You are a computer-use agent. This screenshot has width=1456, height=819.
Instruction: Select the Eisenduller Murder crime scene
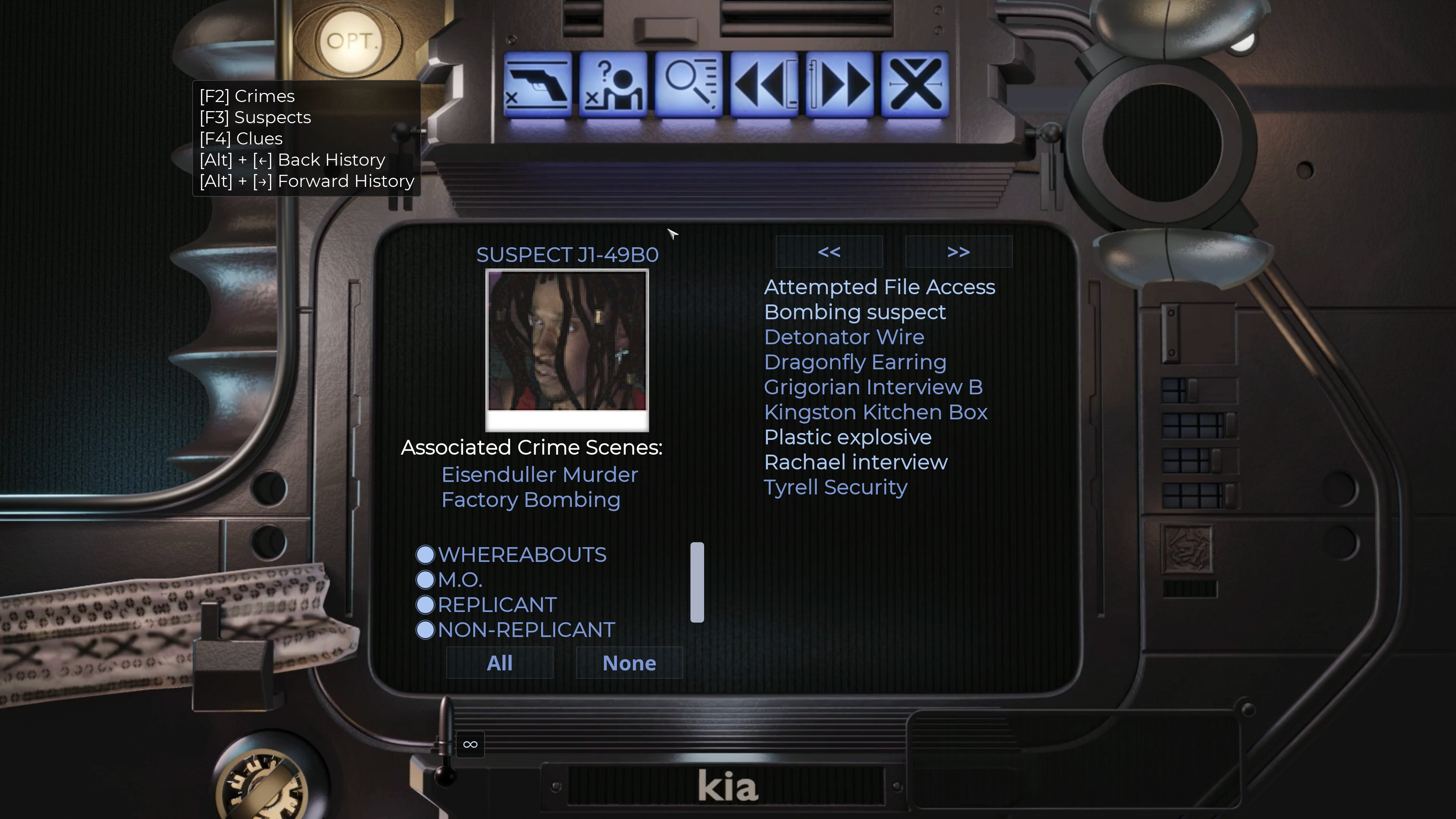[539, 475]
